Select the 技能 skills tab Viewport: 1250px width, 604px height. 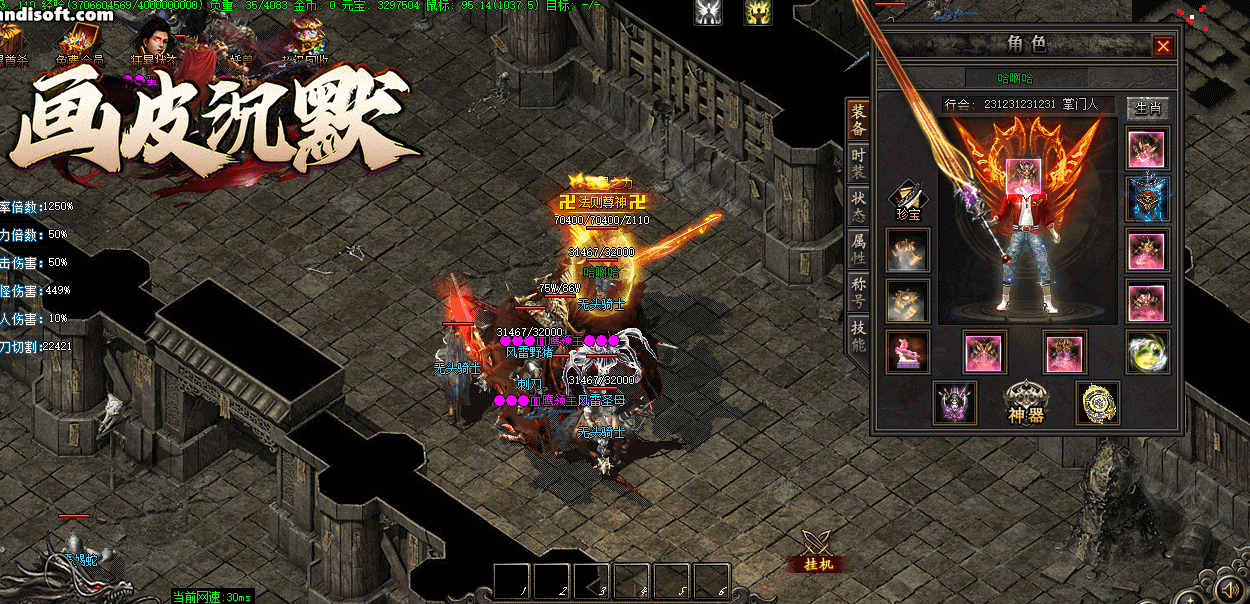(x=858, y=336)
